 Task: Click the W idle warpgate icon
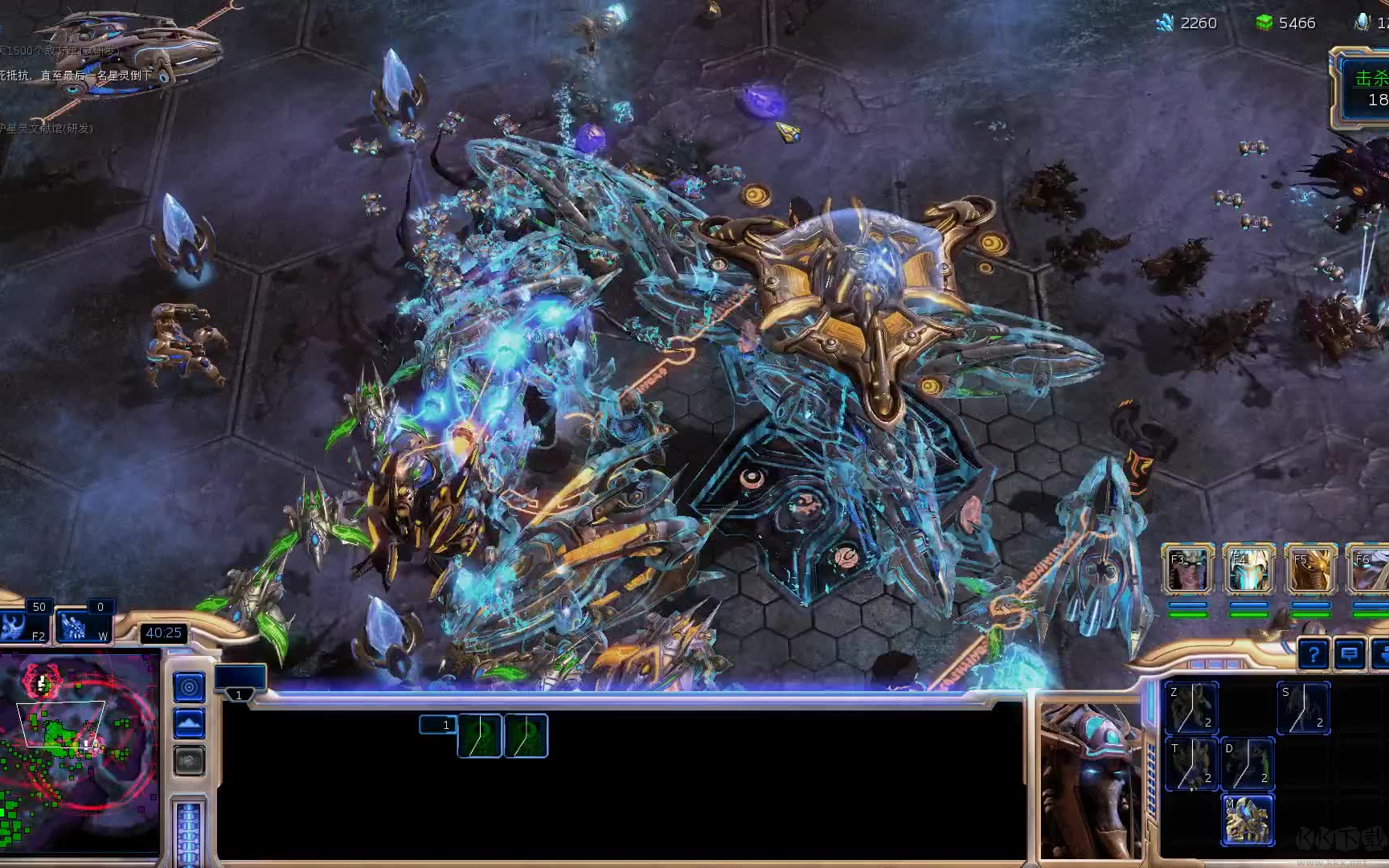tap(83, 627)
